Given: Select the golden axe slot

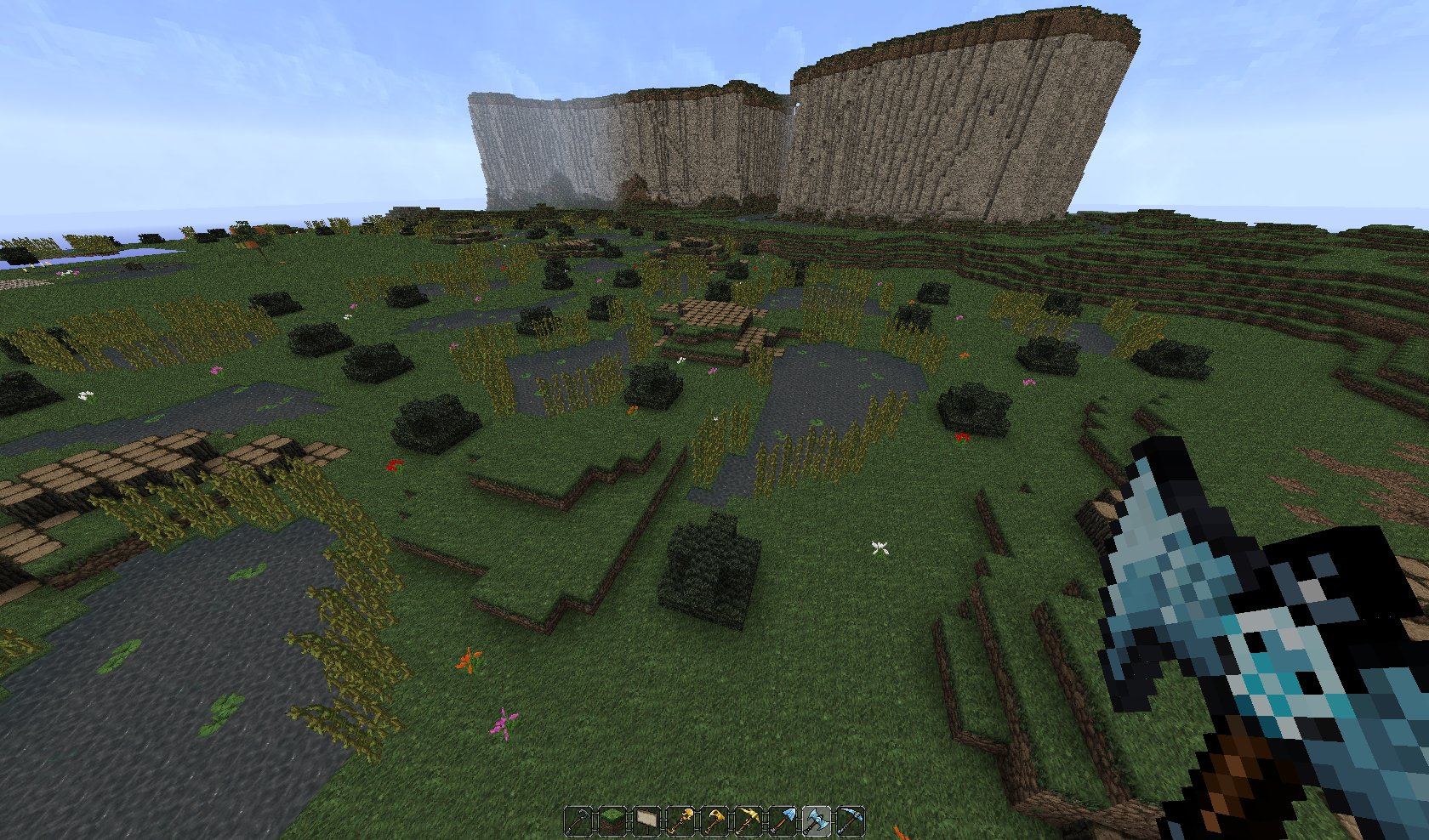Looking at the screenshot, I should [x=715, y=821].
